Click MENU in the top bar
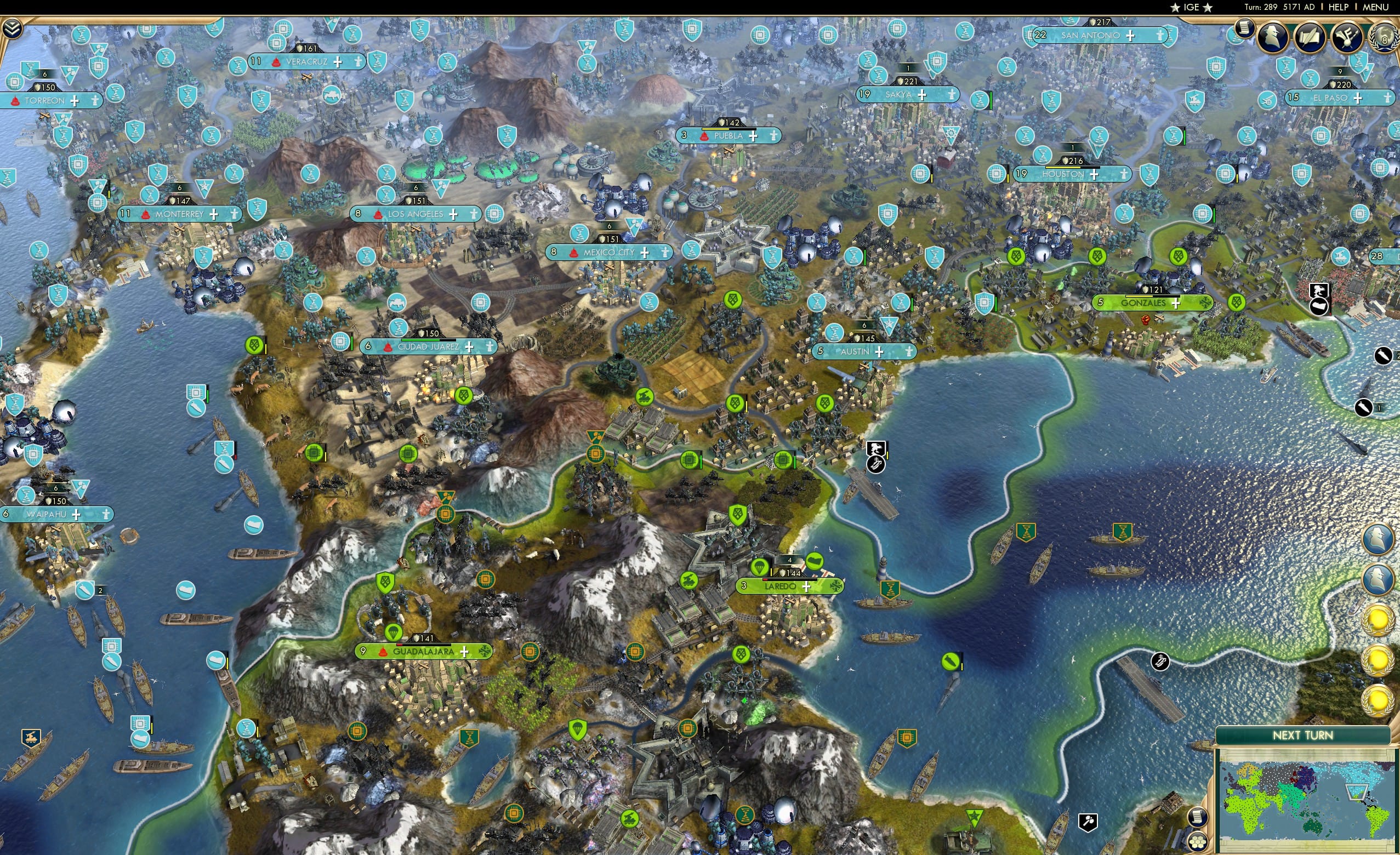 click(x=1376, y=7)
